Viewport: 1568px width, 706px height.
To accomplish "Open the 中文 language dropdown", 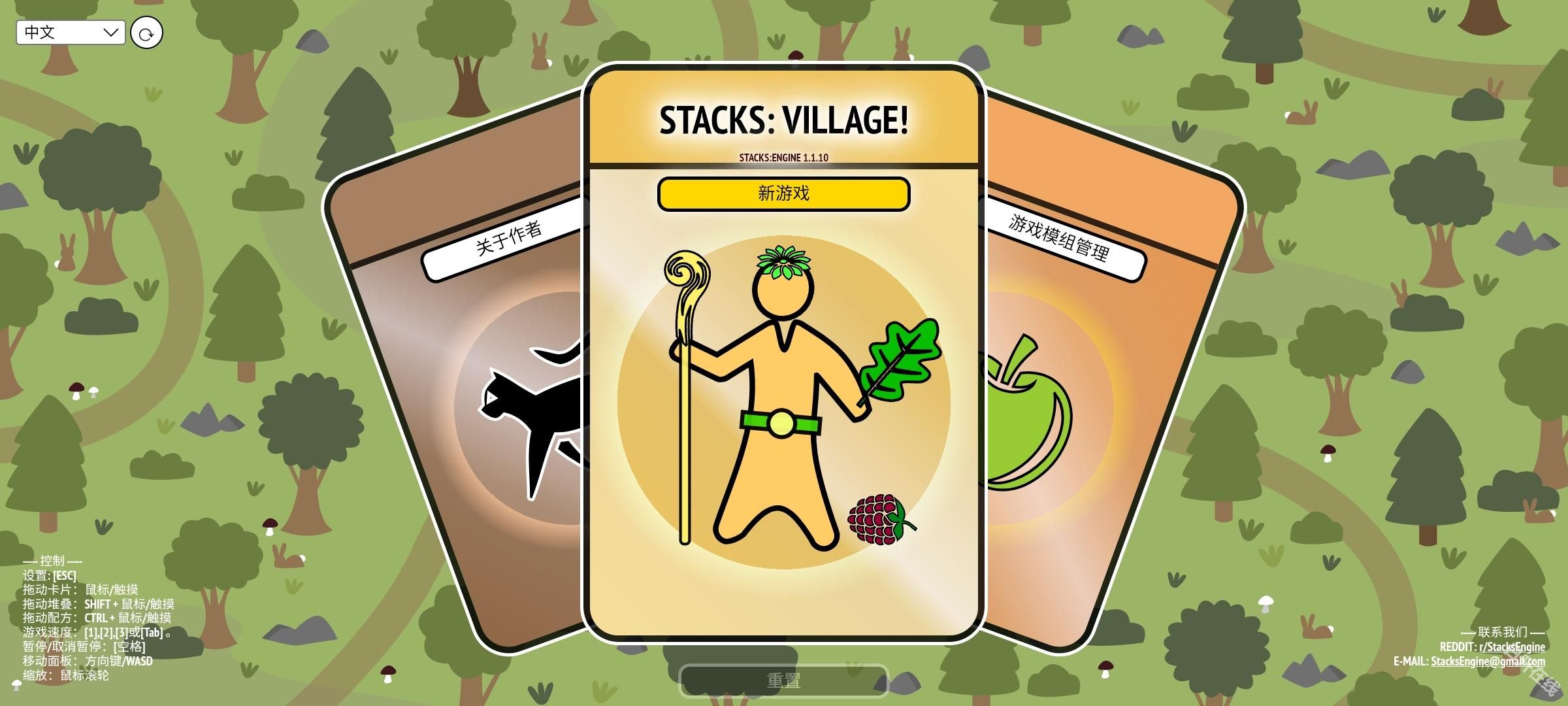I will pos(71,32).
